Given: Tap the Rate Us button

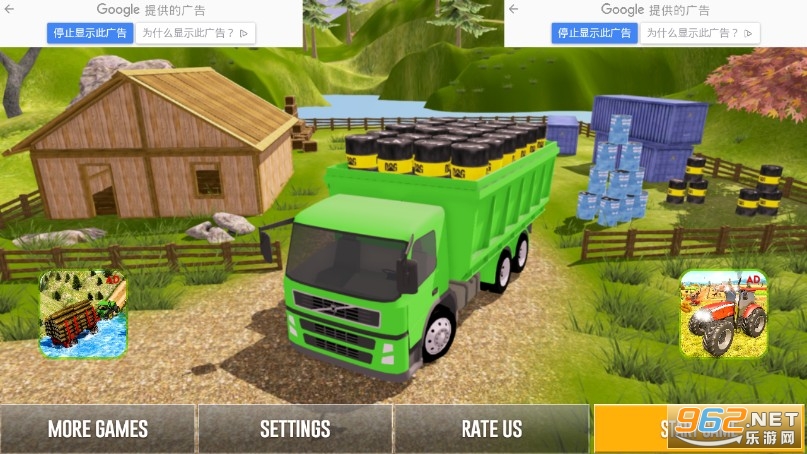Looking at the screenshot, I should click(491, 429).
